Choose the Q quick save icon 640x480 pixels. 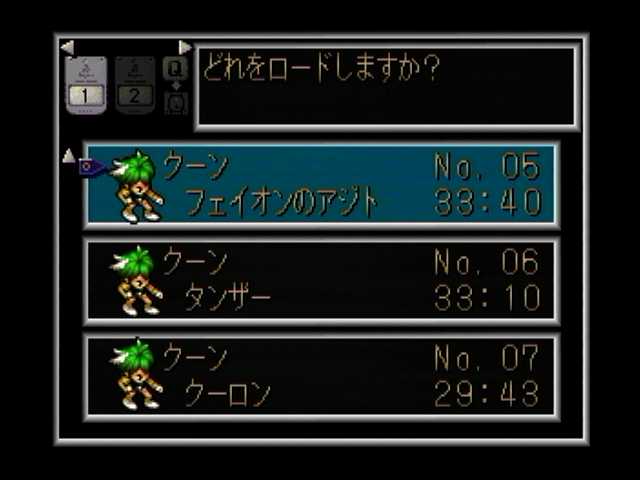click(175, 69)
